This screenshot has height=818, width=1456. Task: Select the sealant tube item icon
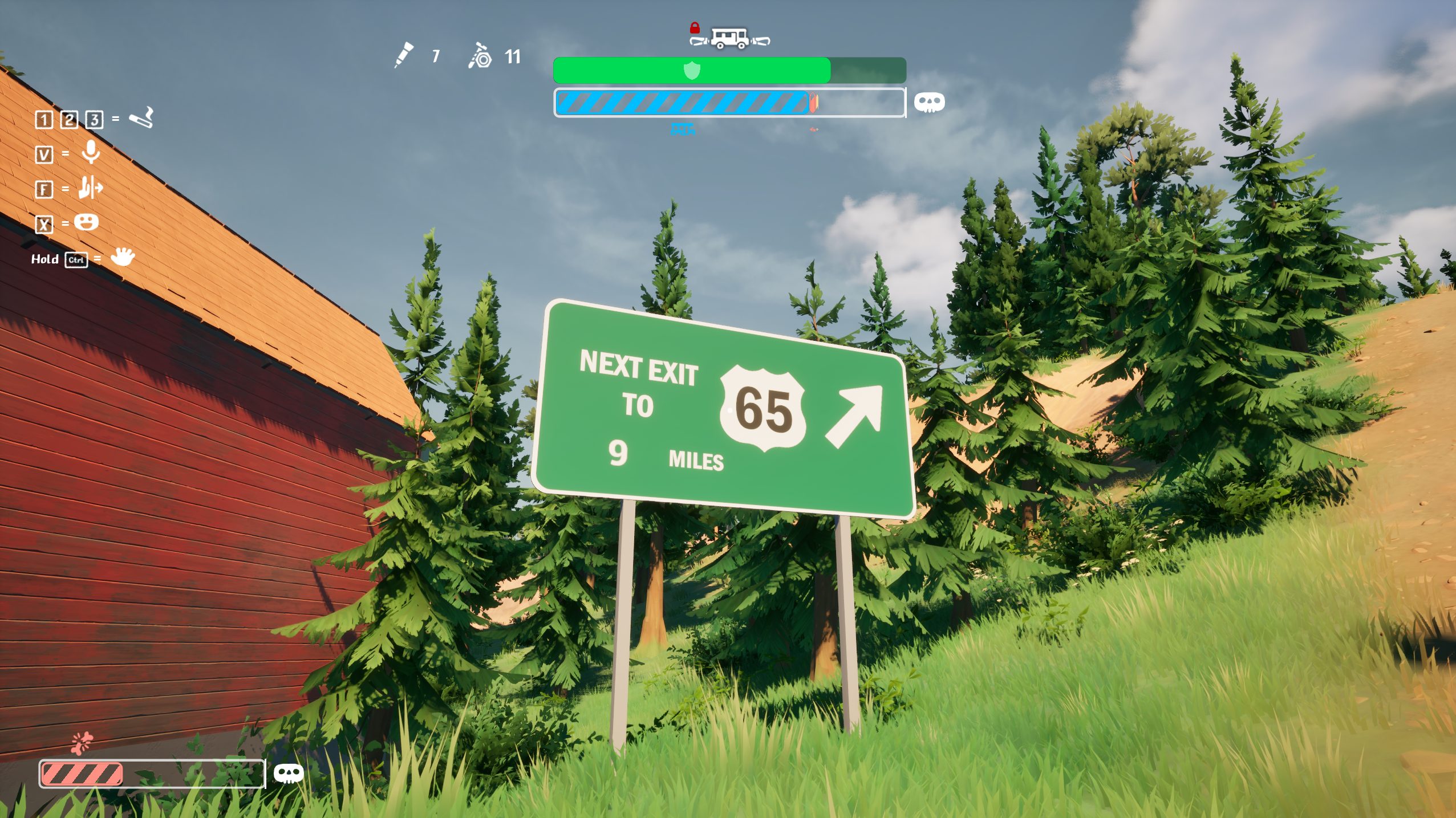(x=404, y=55)
